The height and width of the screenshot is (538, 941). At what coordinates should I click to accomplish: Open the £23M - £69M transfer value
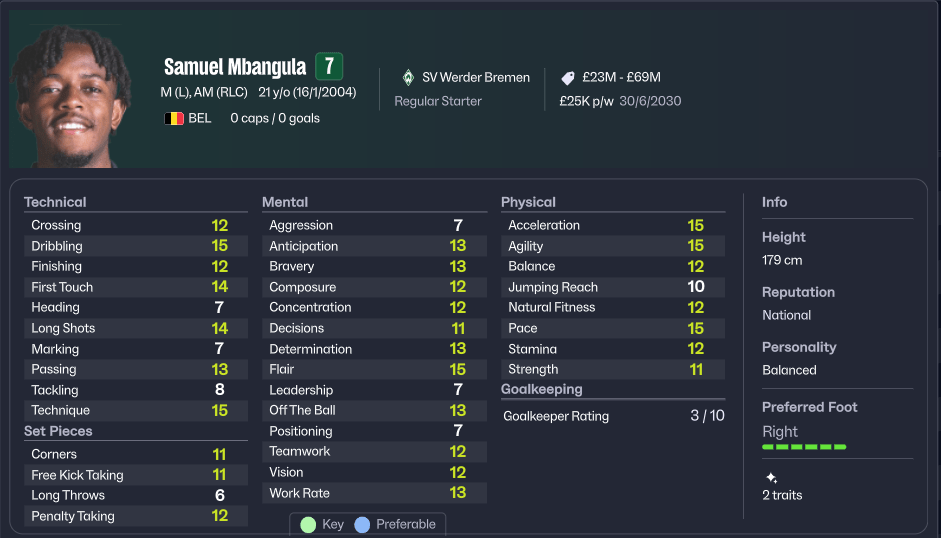[610, 77]
